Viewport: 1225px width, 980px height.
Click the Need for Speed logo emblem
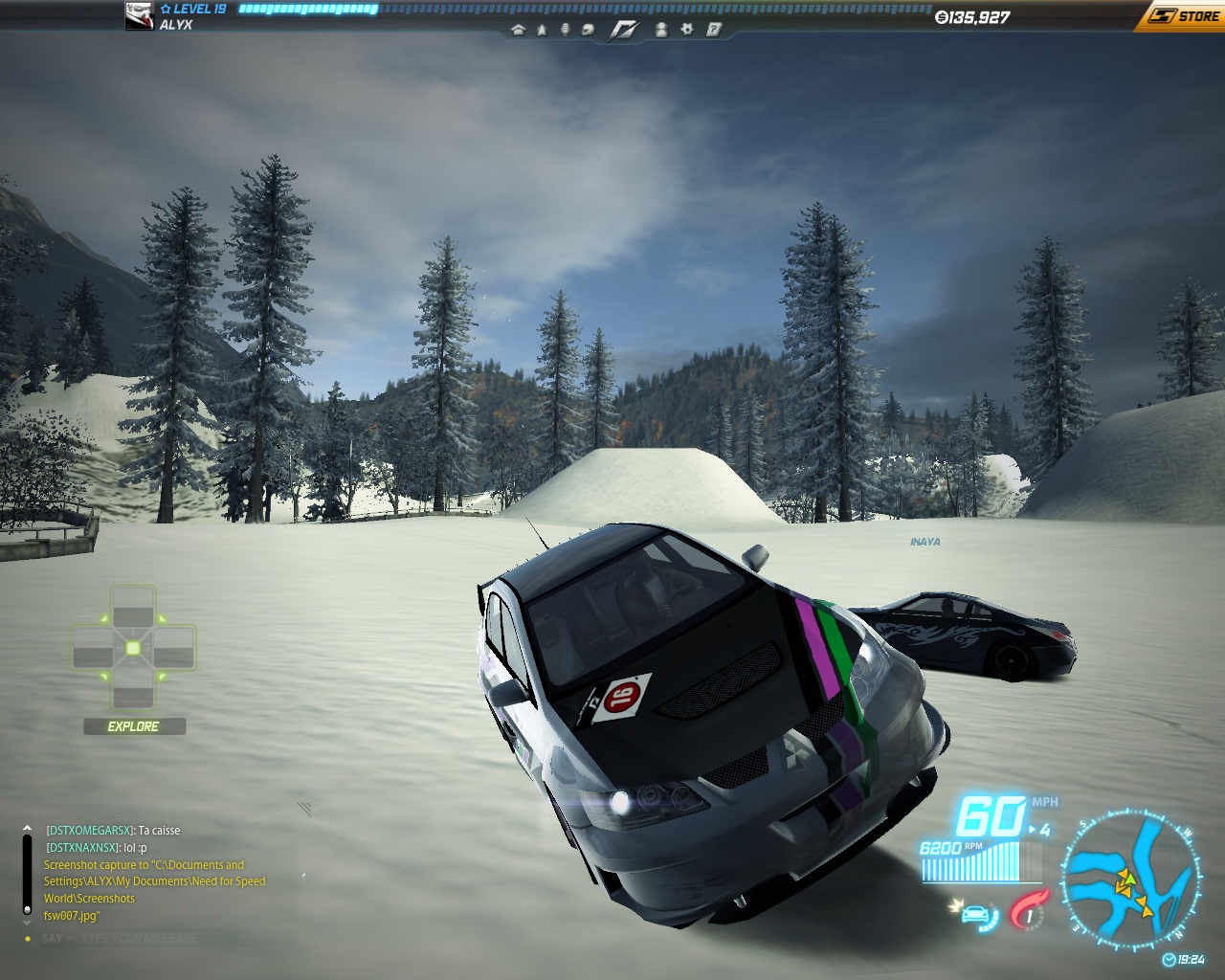coord(624,30)
